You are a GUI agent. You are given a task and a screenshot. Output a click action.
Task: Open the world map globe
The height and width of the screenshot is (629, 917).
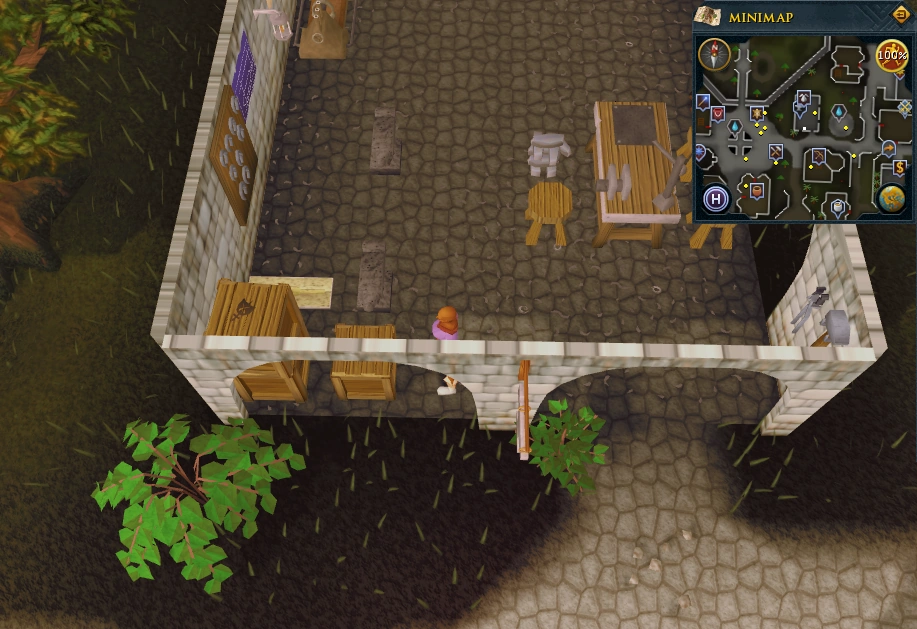point(892,197)
